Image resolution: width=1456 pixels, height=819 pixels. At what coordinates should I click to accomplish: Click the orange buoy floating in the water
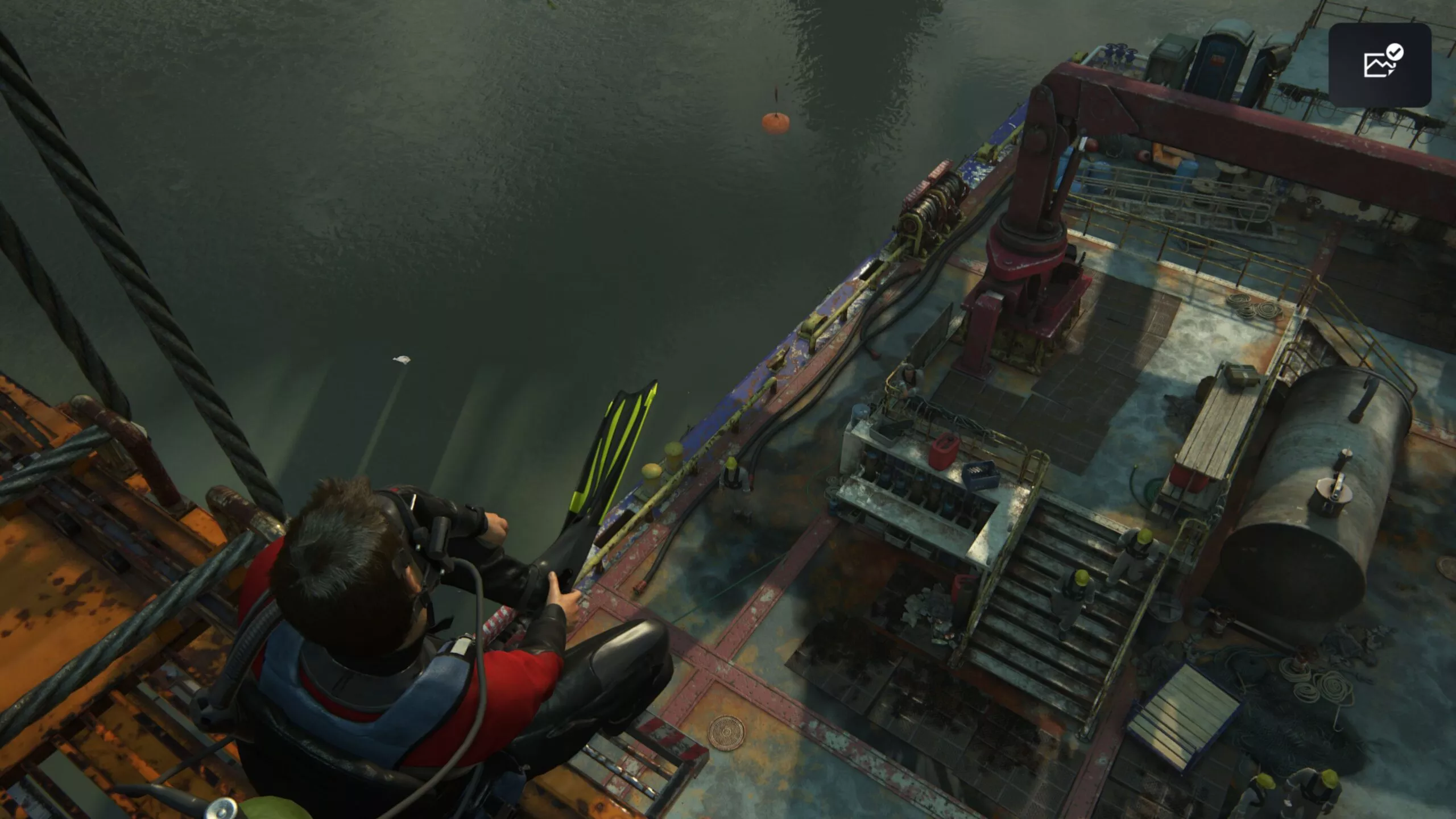[x=776, y=121]
